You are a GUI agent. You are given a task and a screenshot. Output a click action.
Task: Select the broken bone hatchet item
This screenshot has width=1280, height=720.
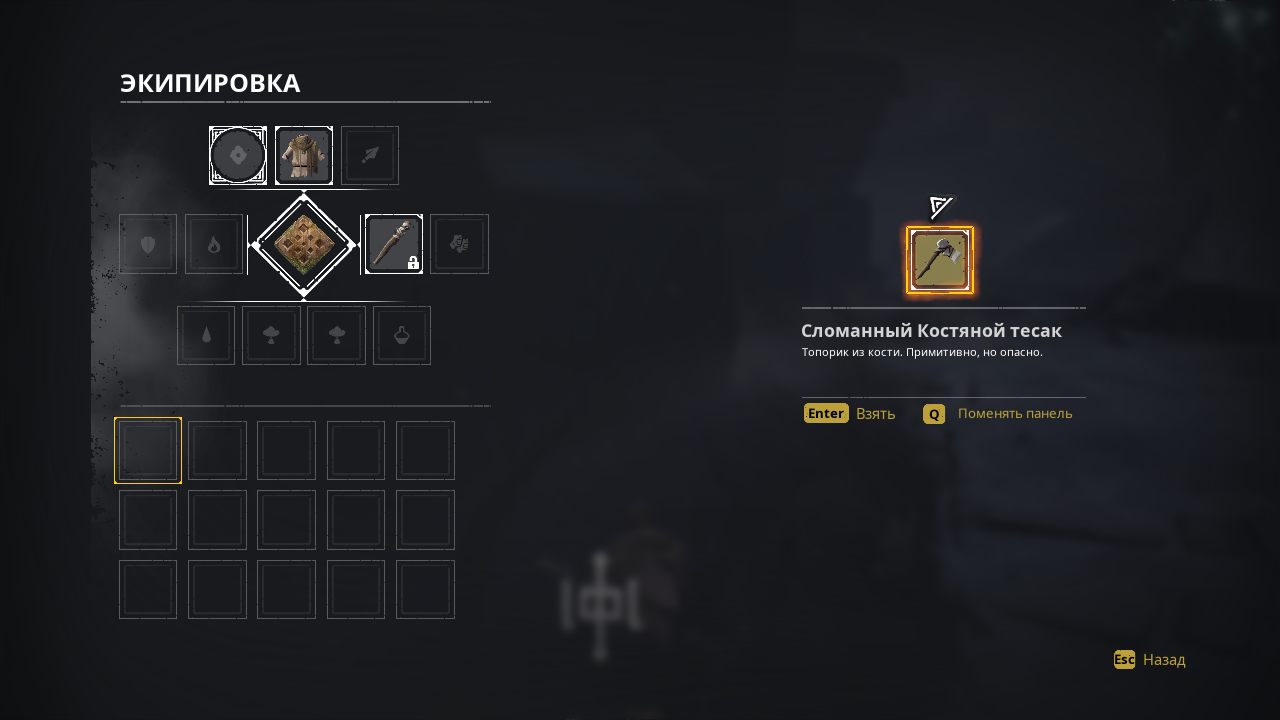940,260
